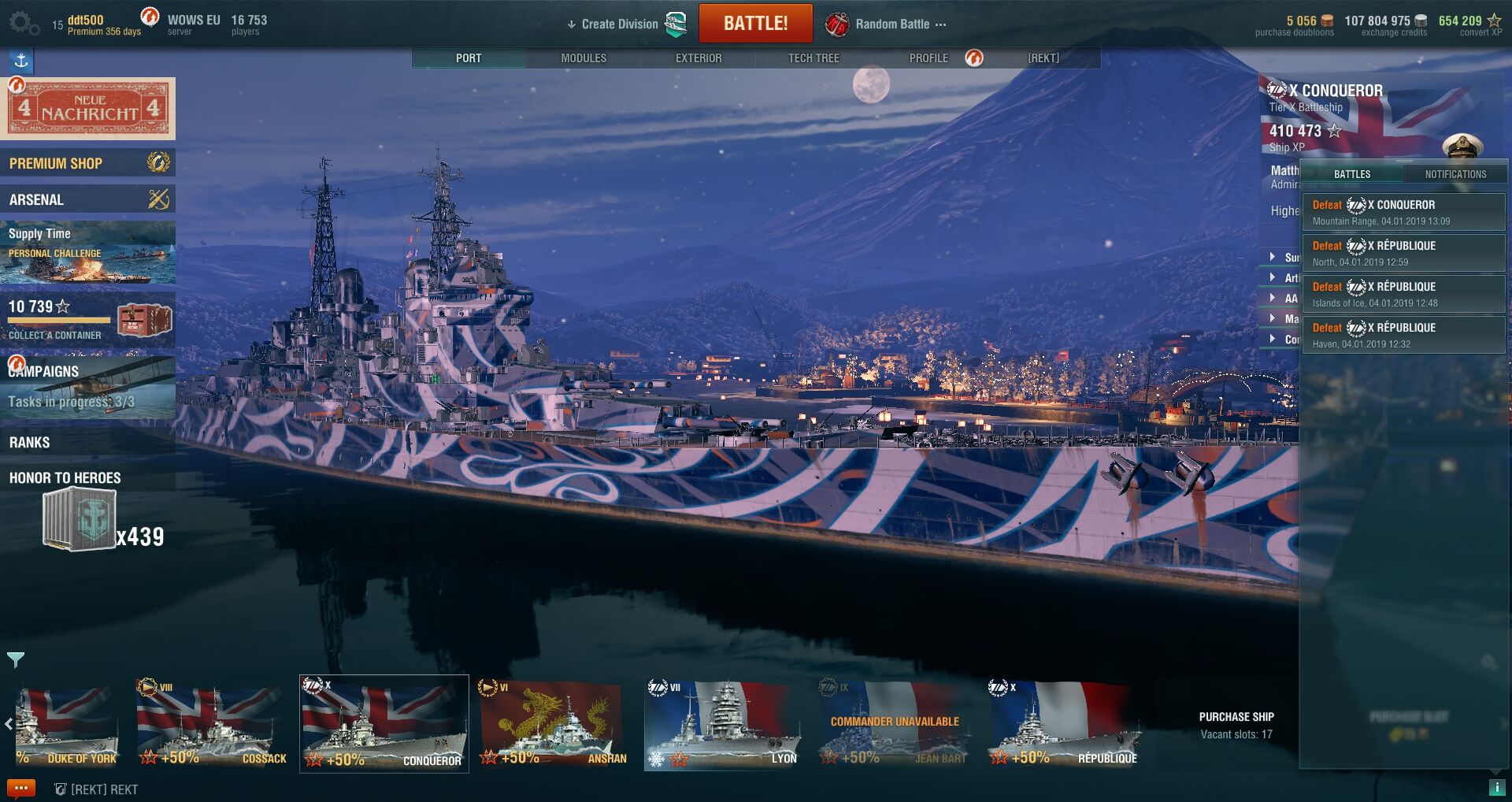Open the Campaigns panel
This screenshot has width=1512, height=802.
coord(87,386)
